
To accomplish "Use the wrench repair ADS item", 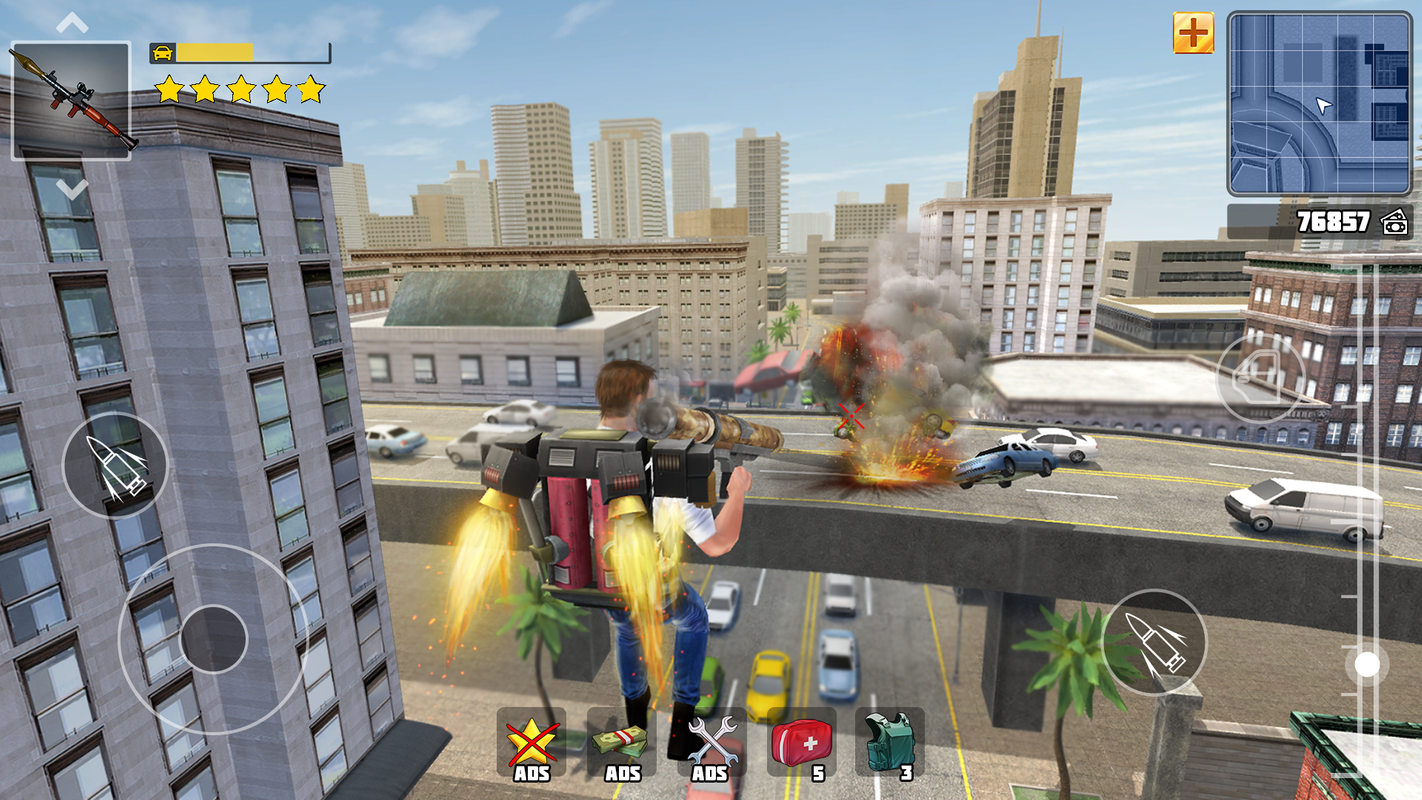I will (711, 742).
